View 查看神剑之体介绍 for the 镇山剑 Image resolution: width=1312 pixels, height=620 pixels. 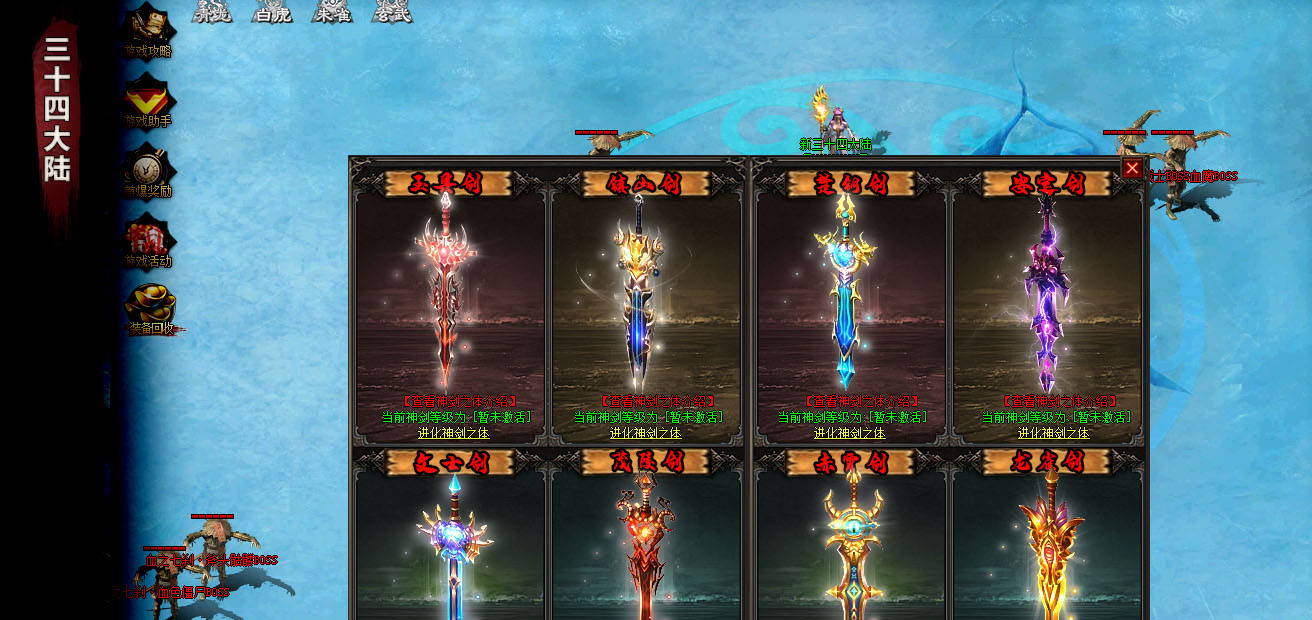tap(646, 401)
